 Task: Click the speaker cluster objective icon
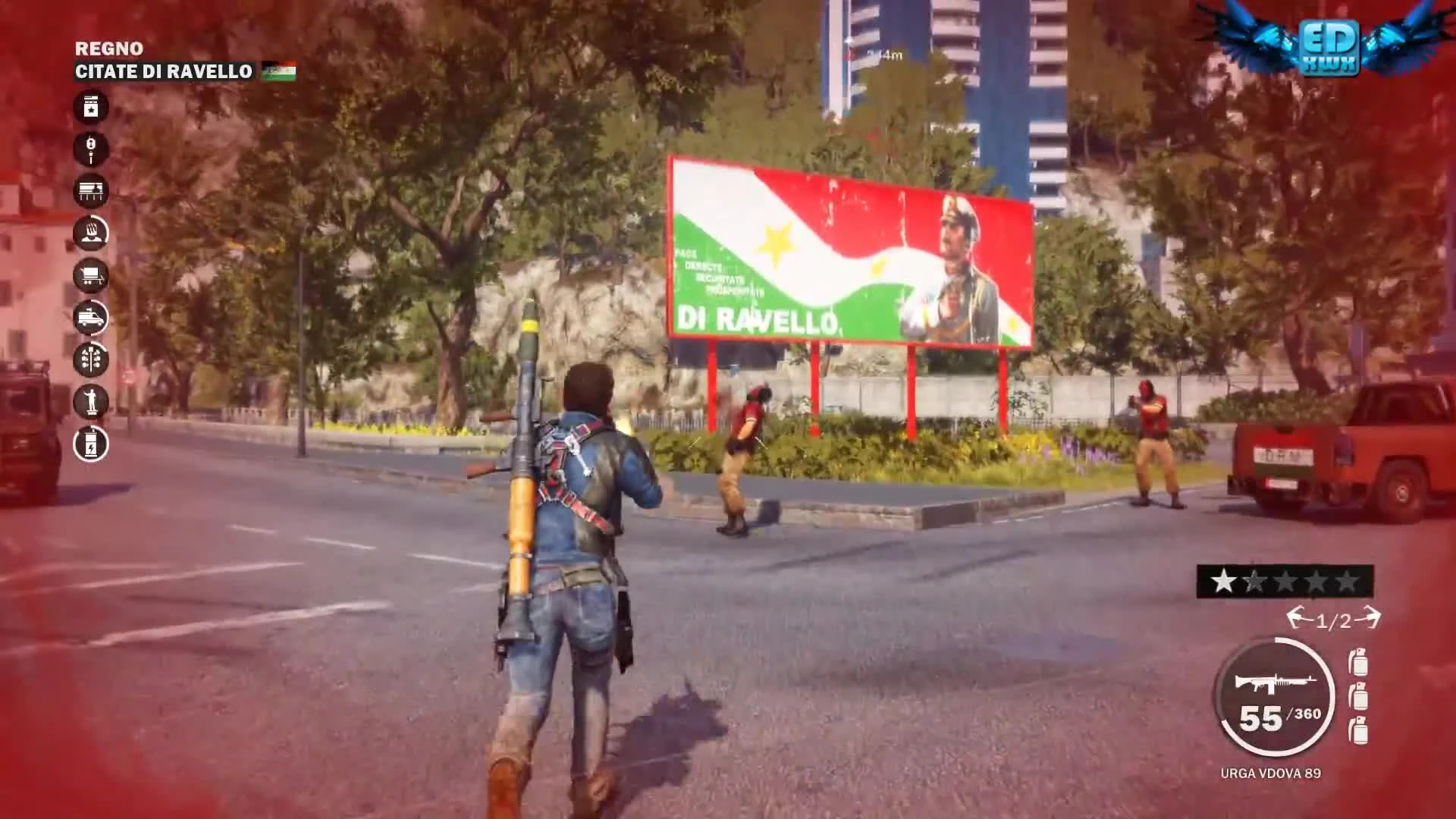click(91, 362)
